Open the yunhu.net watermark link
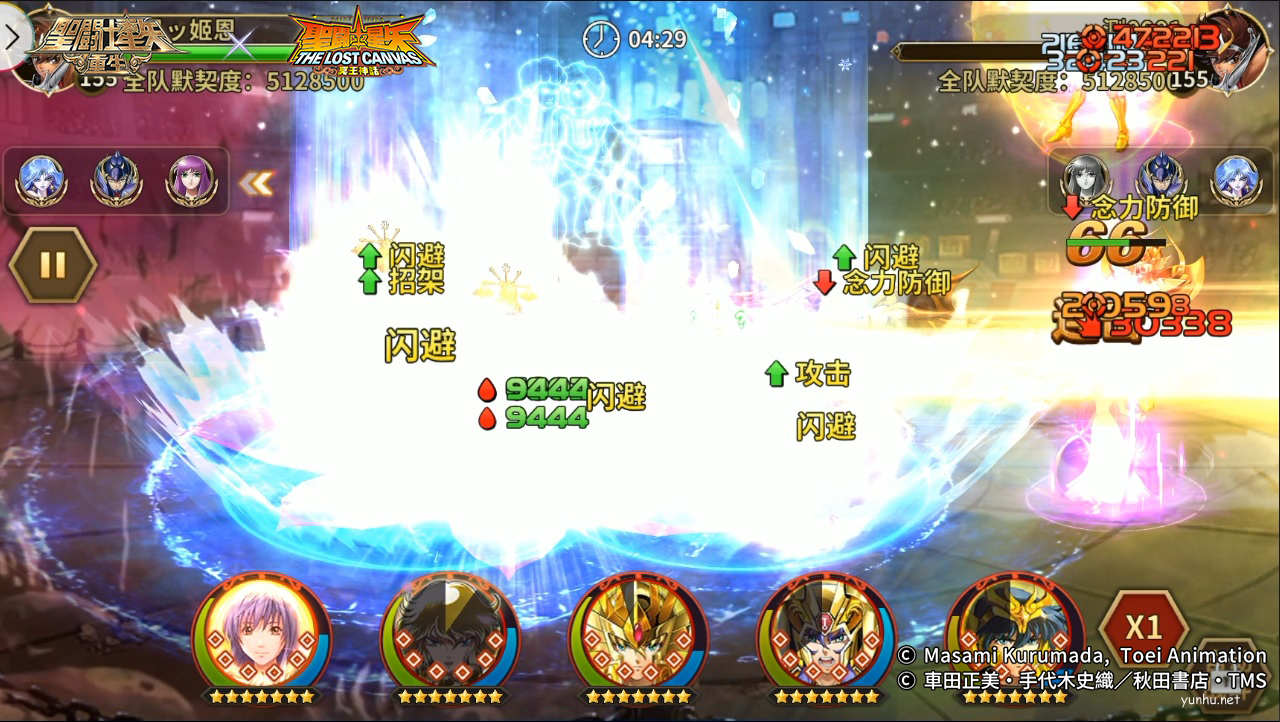This screenshot has width=1280, height=722. point(1212,701)
